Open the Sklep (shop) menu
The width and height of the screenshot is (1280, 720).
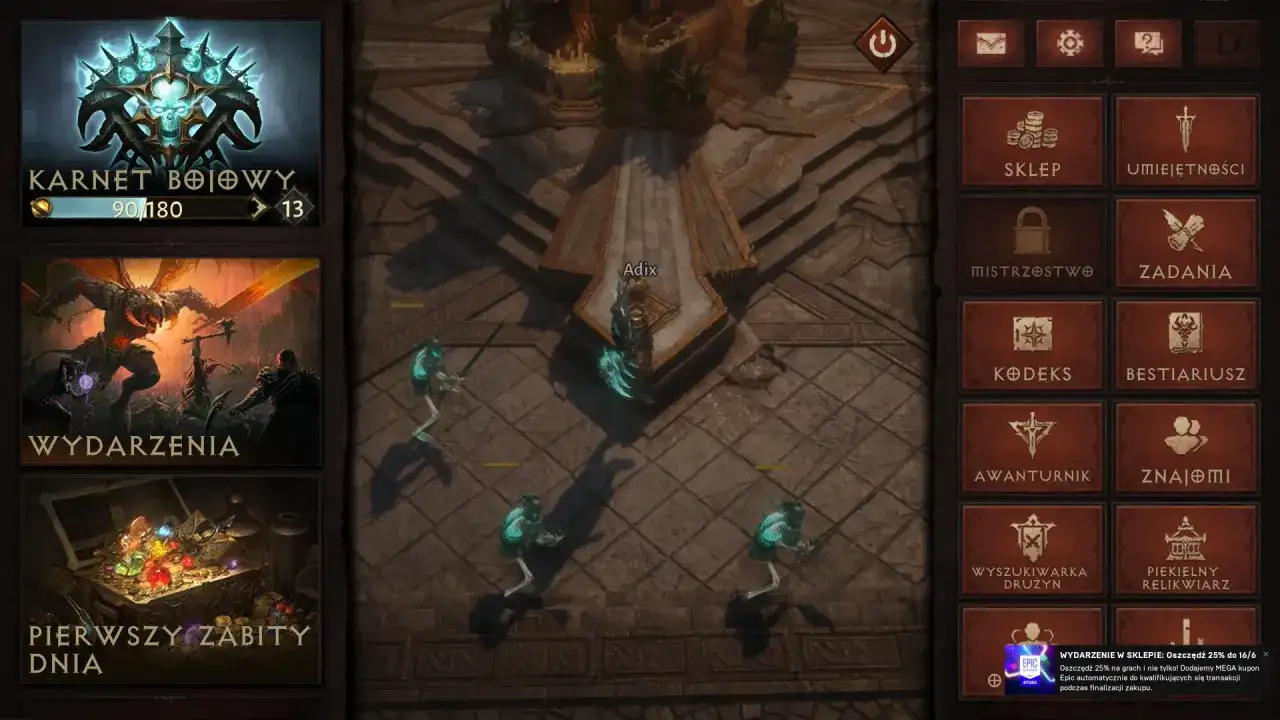tap(1031, 140)
